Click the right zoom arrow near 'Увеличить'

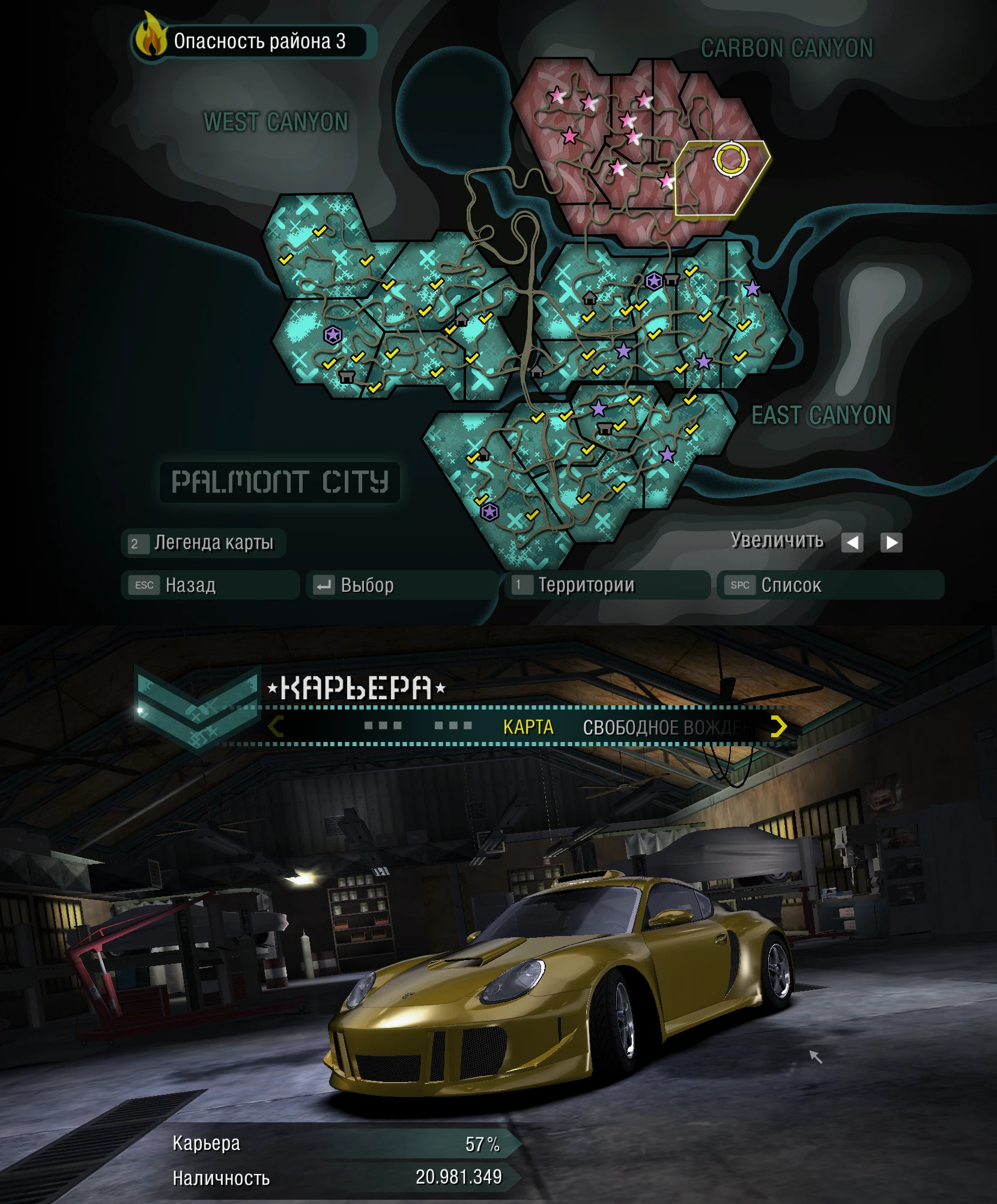(891, 543)
